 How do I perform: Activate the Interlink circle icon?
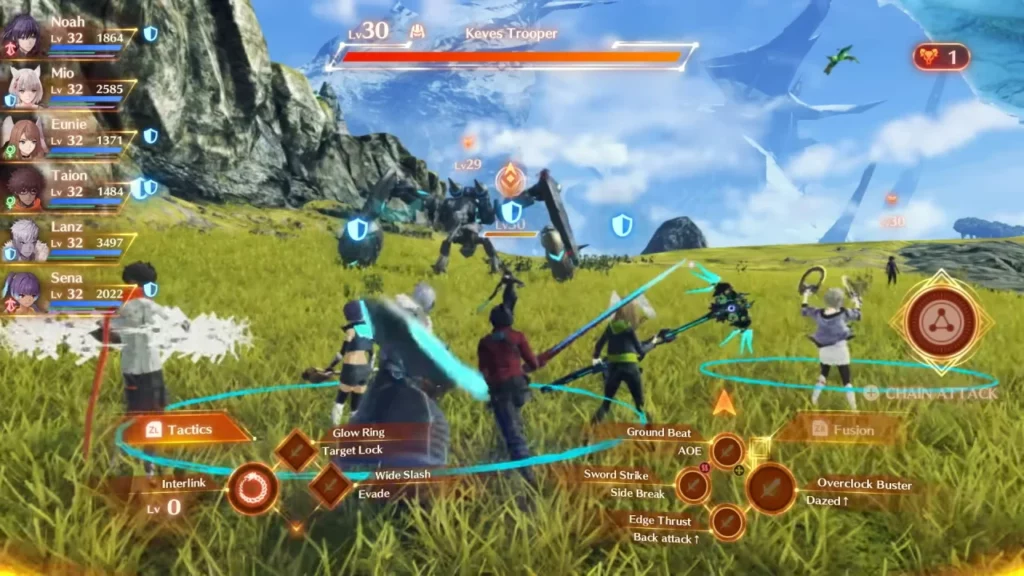click(x=252, y=489)
